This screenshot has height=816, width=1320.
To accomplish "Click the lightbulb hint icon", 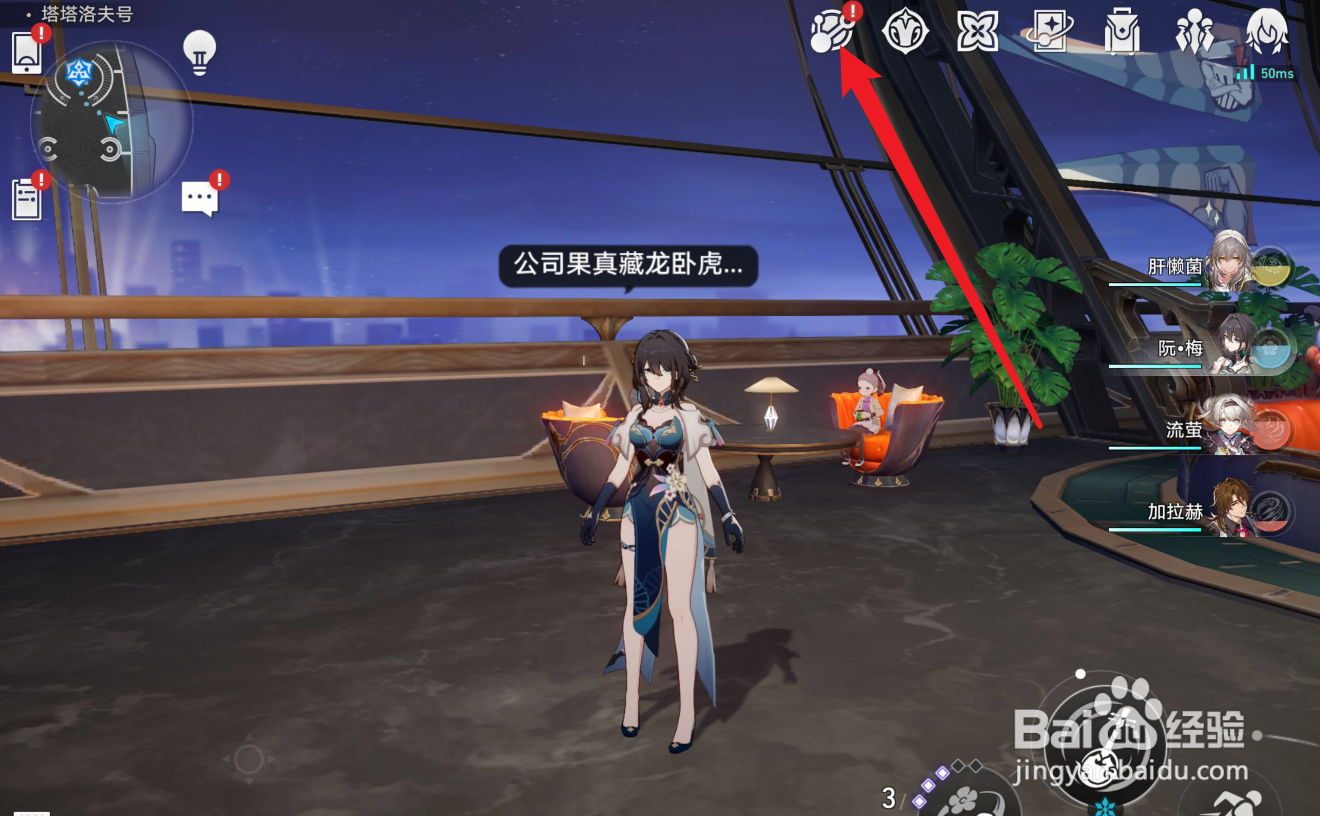I will coord(199,50).
